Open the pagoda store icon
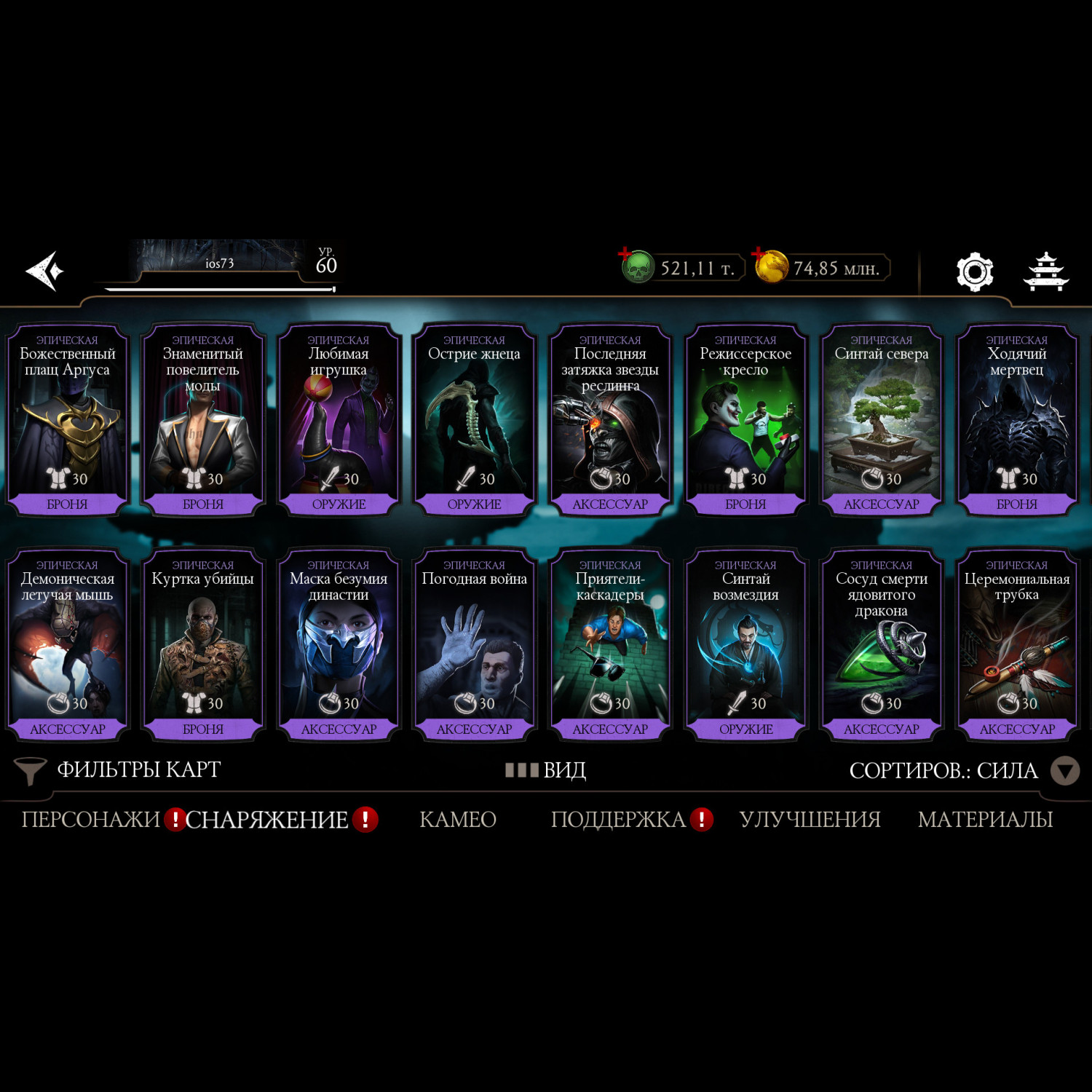 (1046, 272)
